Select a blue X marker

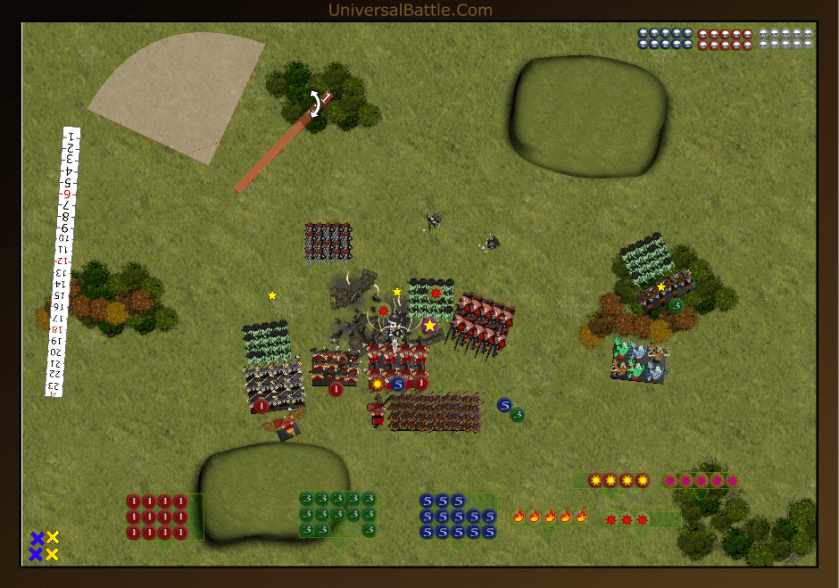[x=37, y=538]
